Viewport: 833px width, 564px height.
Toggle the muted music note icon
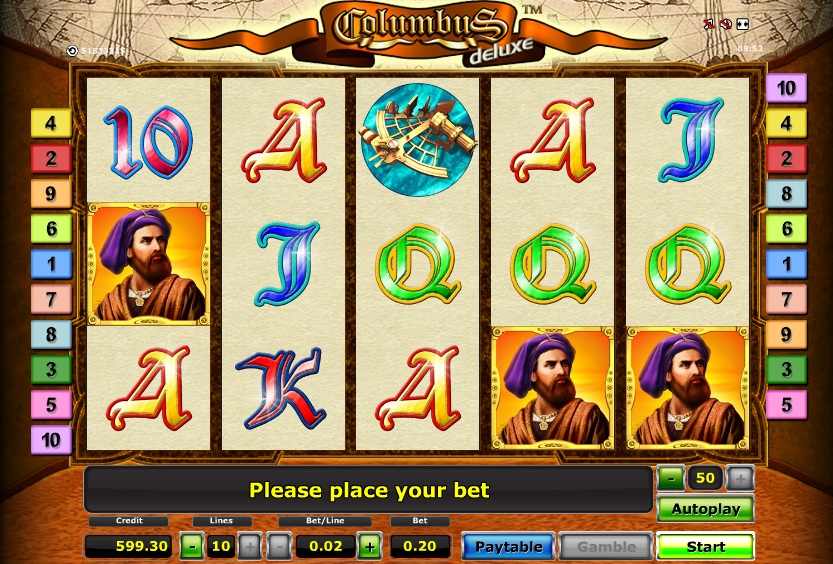point(709,24)
